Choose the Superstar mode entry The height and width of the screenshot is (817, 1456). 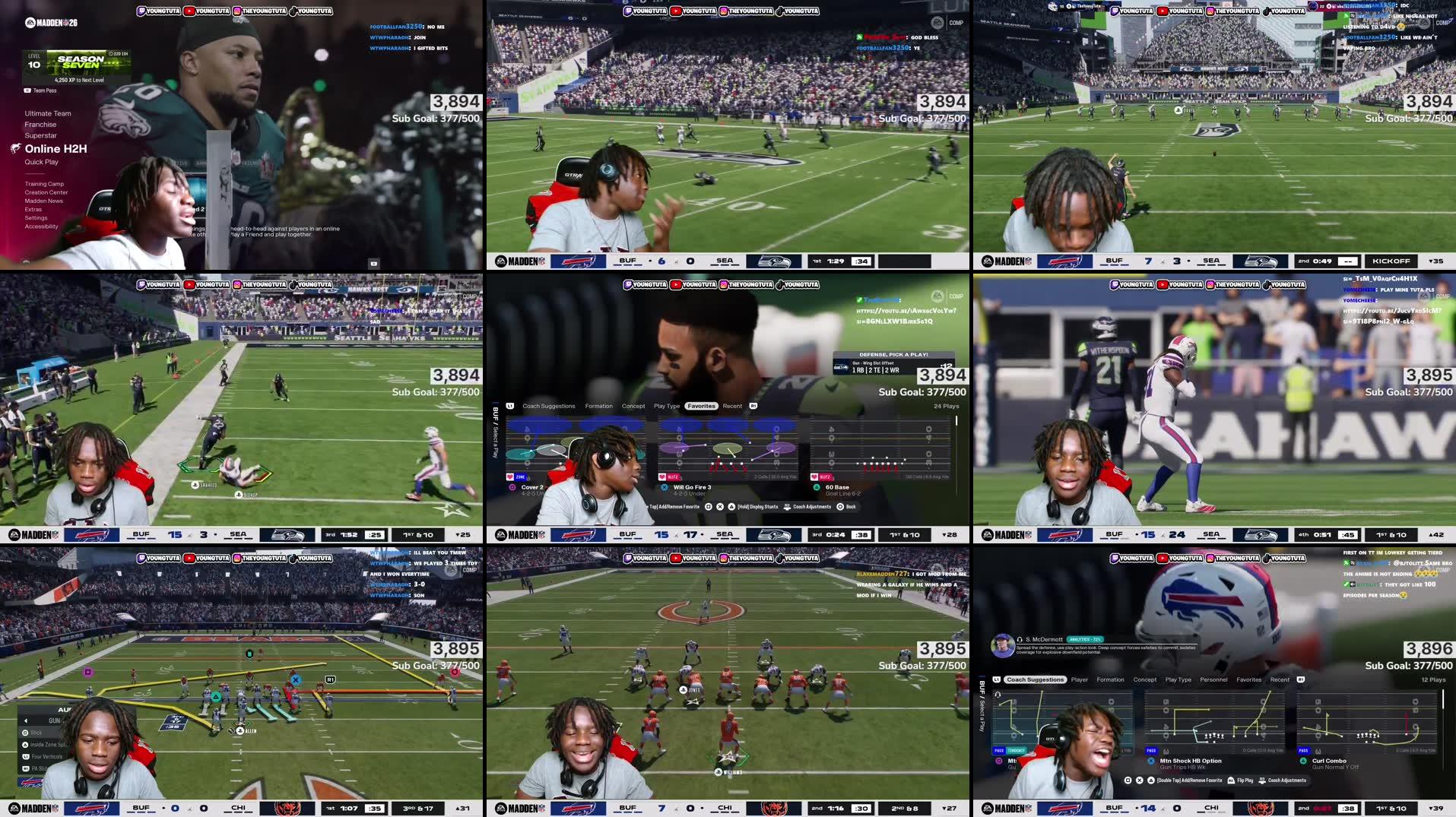(40, 135)
